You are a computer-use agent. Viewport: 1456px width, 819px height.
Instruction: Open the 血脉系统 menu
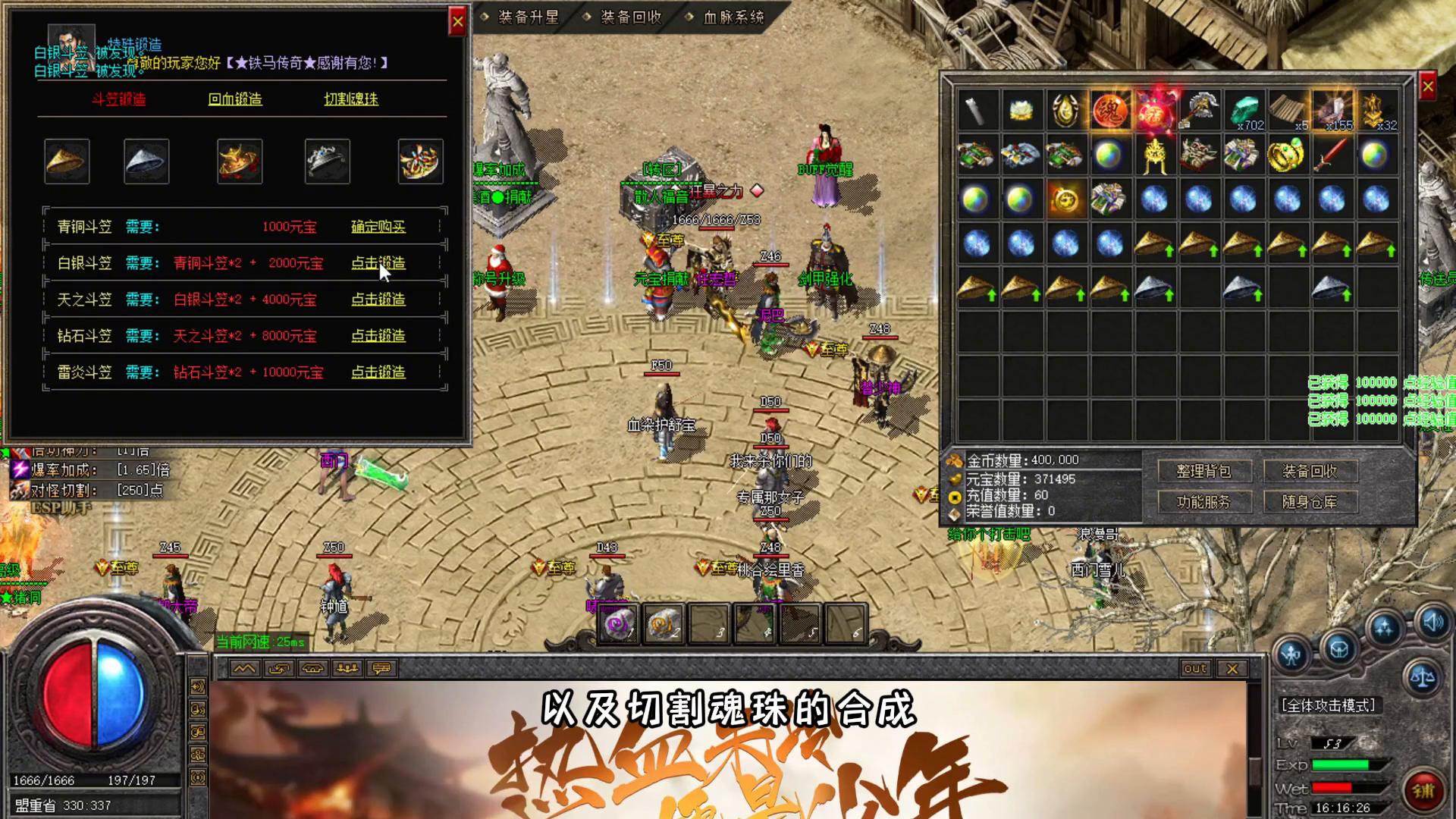[733, 17]
